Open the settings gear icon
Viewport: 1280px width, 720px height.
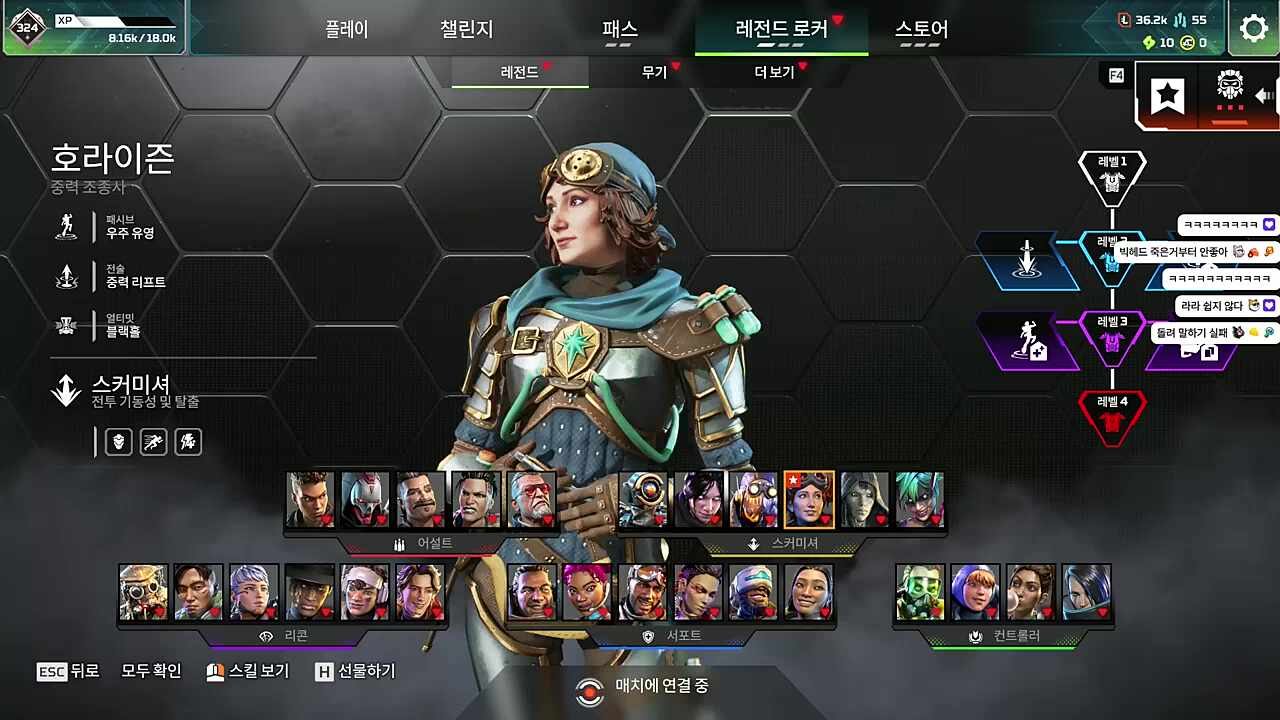coord(1253,29)
